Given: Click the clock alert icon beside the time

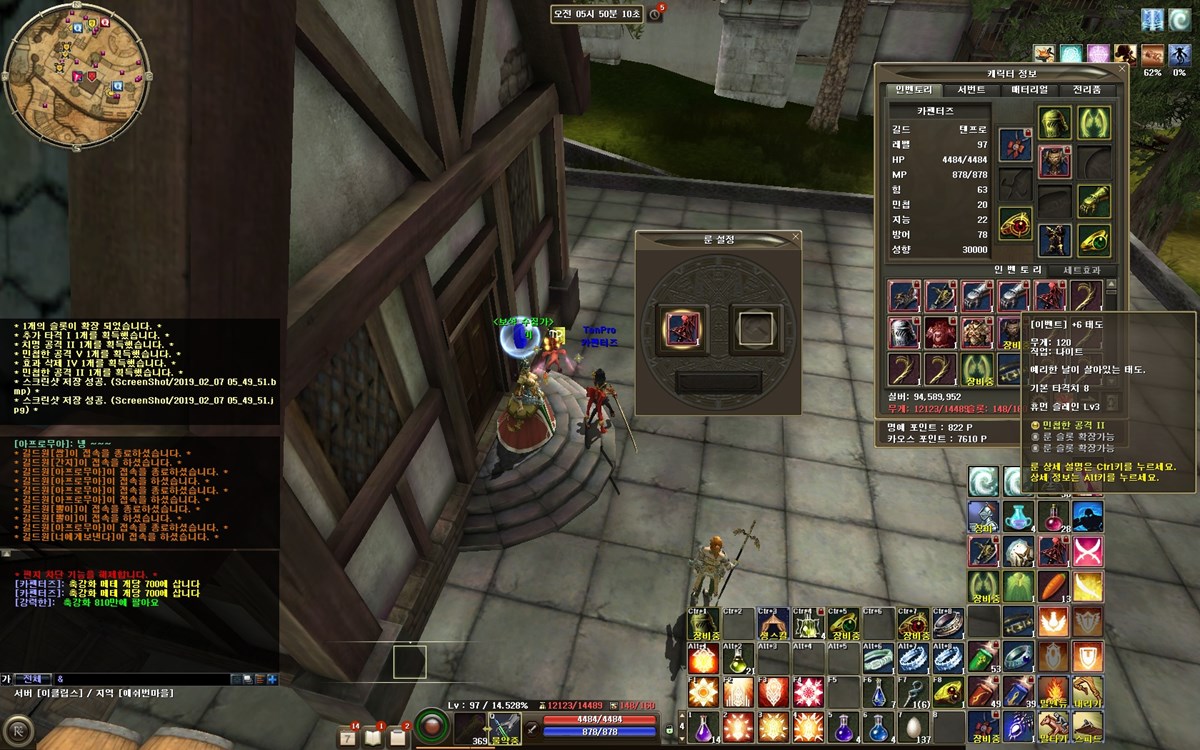Looking at the screenshot, I should 655,14.
